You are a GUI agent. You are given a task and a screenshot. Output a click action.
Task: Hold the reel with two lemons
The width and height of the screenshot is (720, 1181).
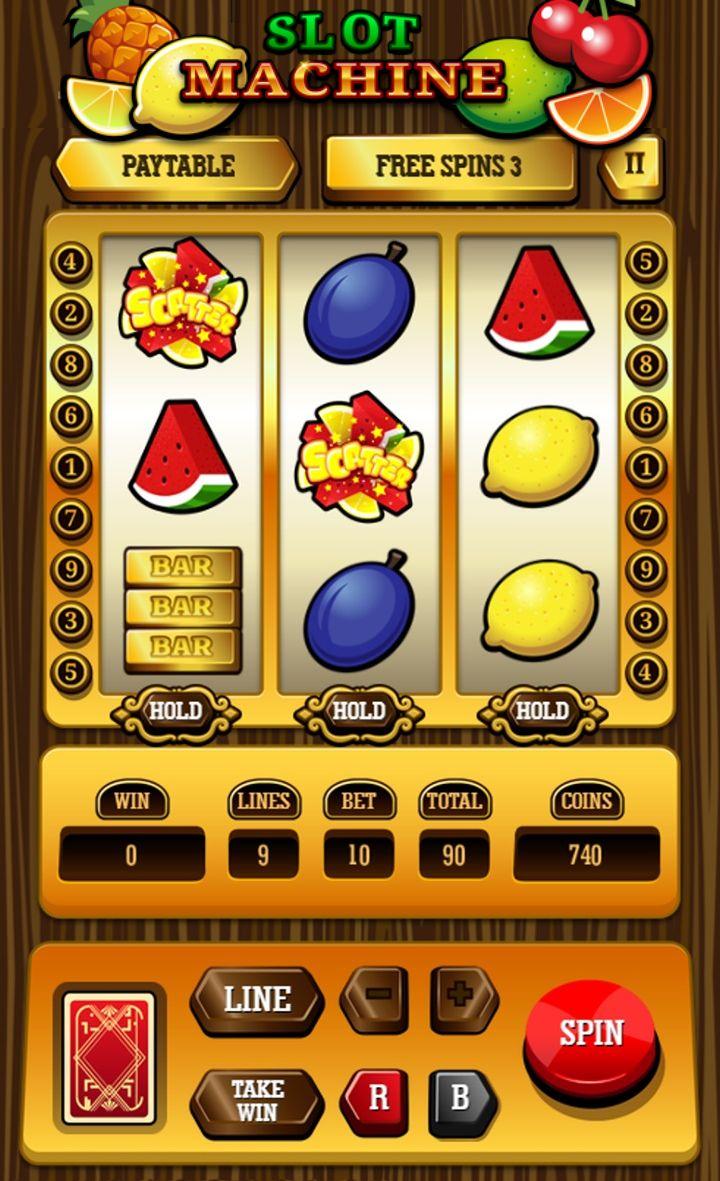click(541, 712)
